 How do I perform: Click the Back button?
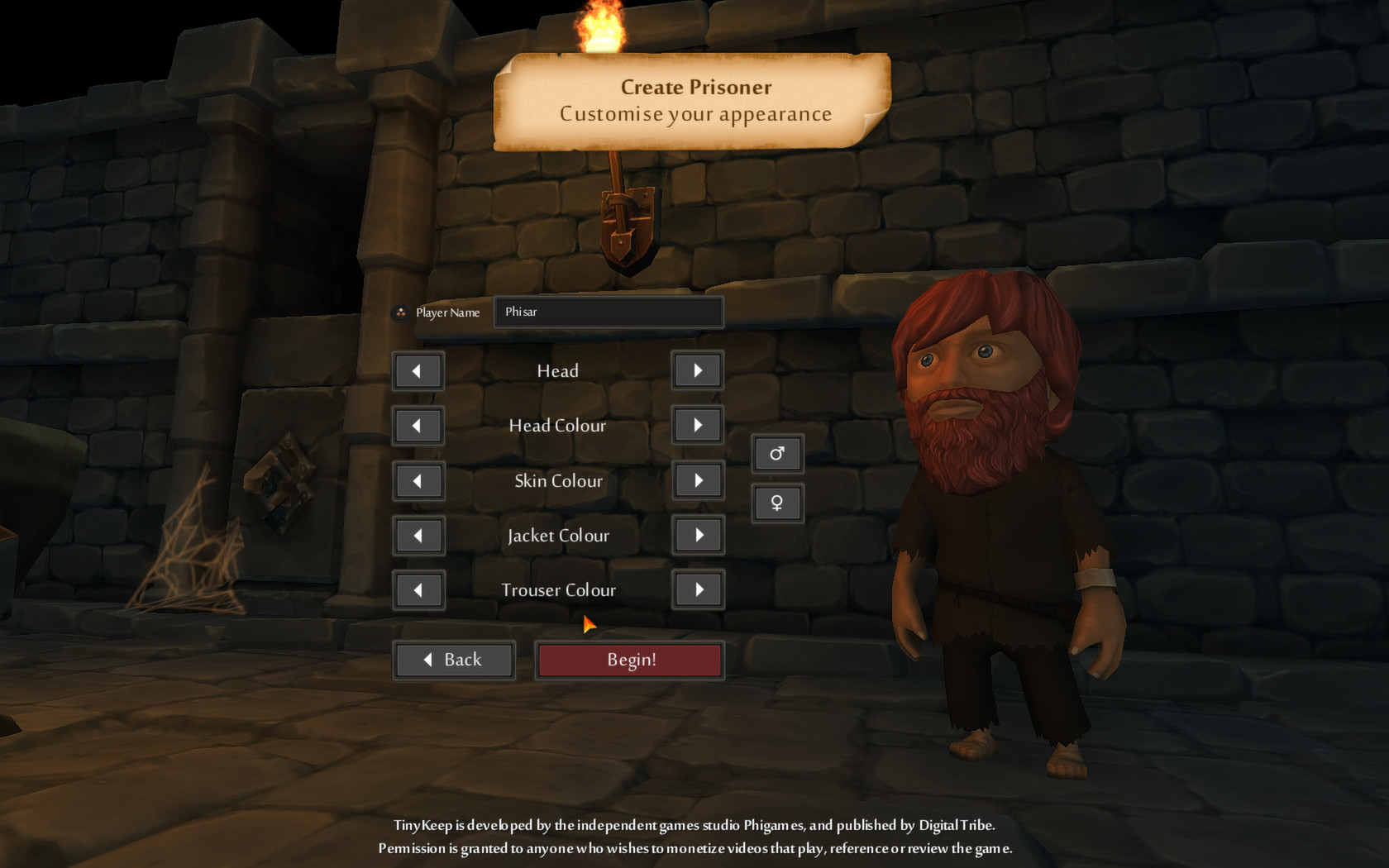coord(454,660)
